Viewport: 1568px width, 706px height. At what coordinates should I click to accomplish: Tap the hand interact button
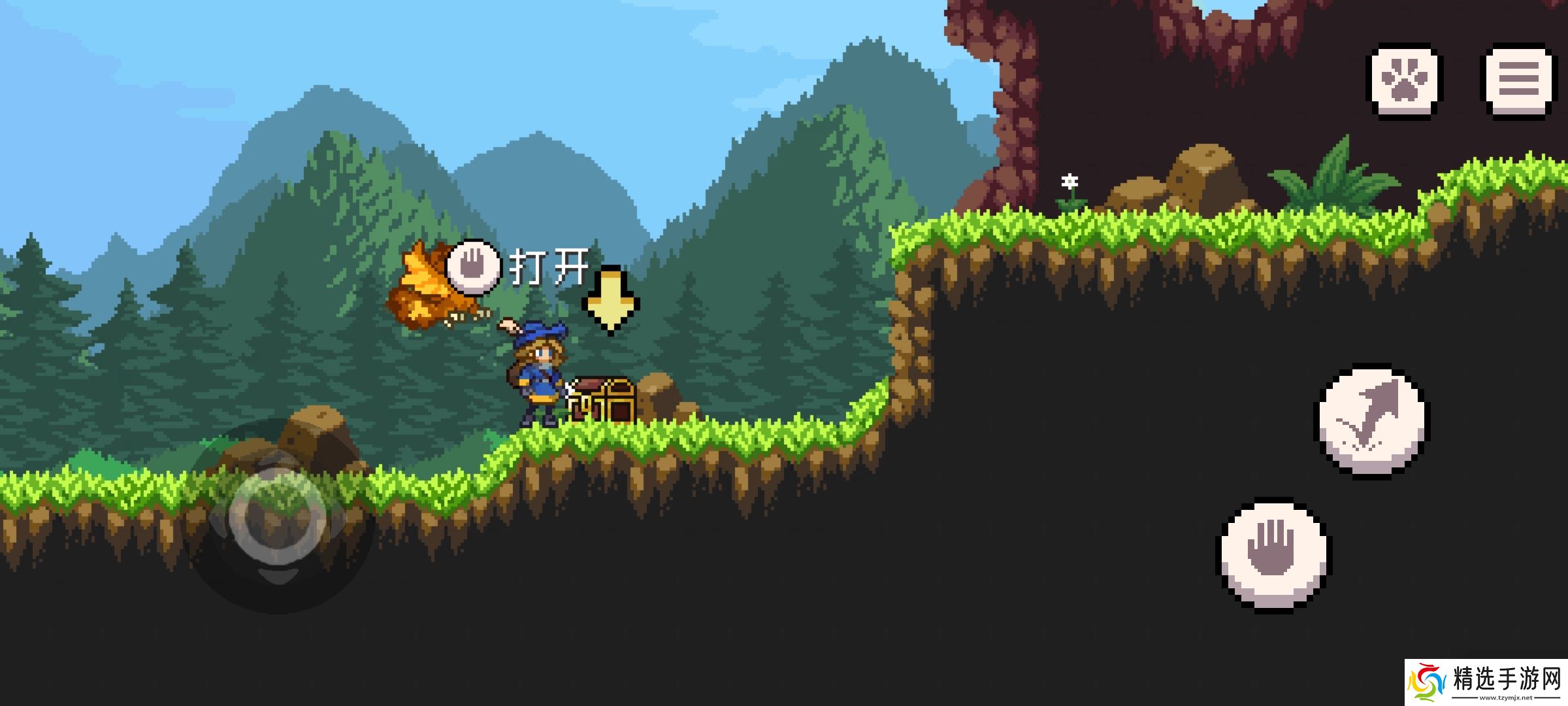click(x=1273, y=555)
